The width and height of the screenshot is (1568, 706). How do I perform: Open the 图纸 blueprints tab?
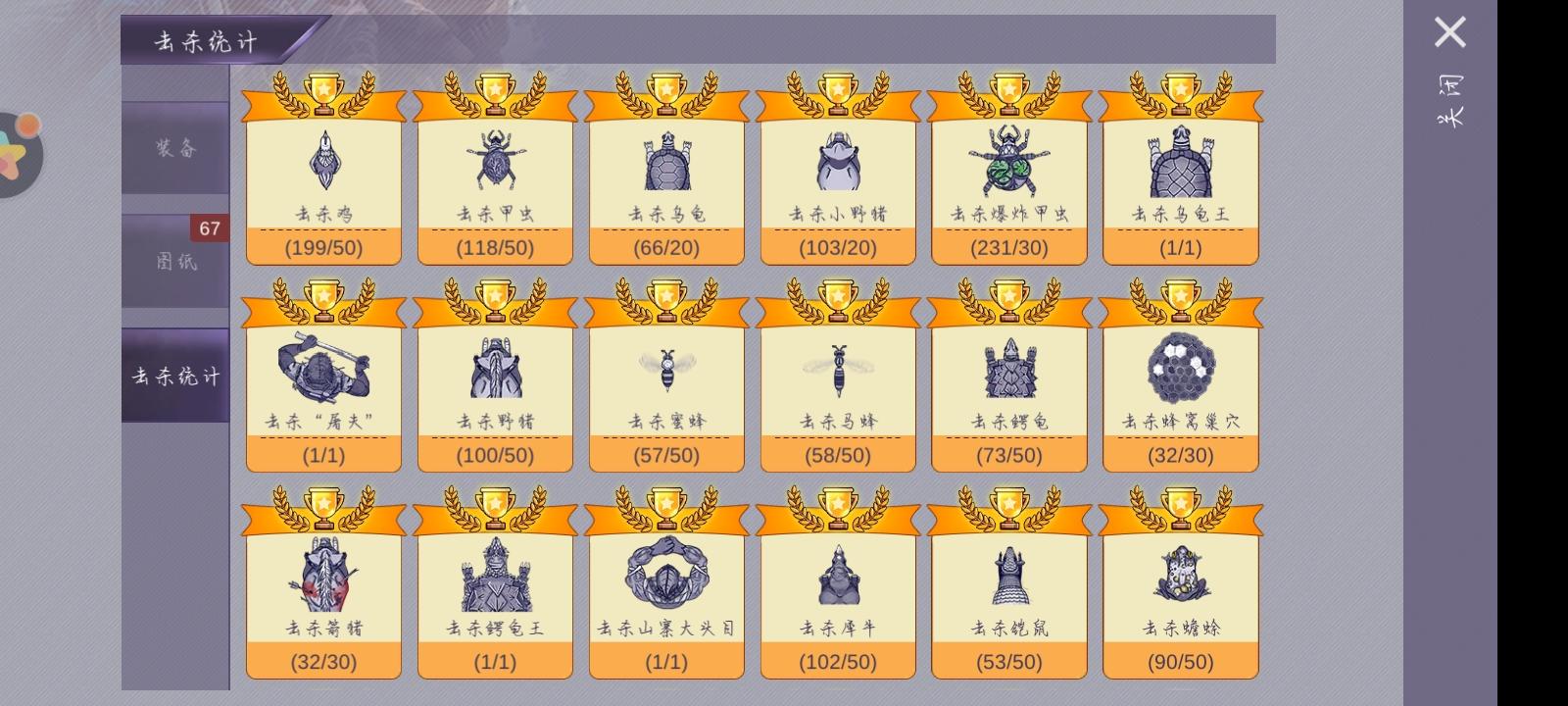click(174, 260)
